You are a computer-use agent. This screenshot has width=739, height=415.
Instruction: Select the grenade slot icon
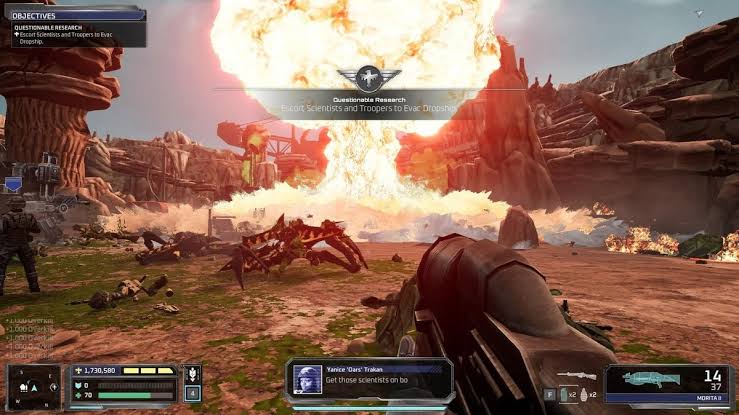(583, 395)
